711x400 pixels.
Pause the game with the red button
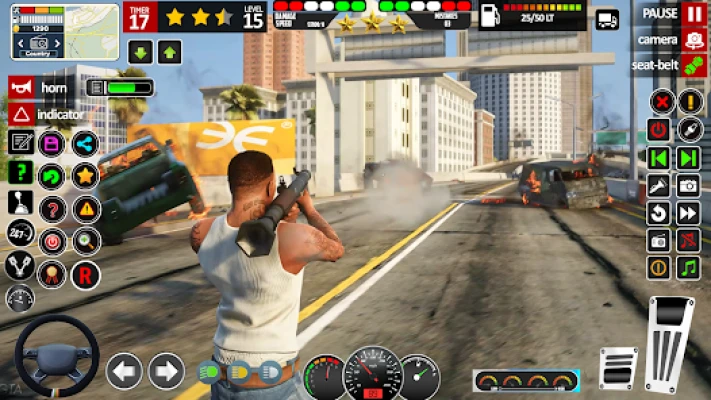[x=694, y=14]
